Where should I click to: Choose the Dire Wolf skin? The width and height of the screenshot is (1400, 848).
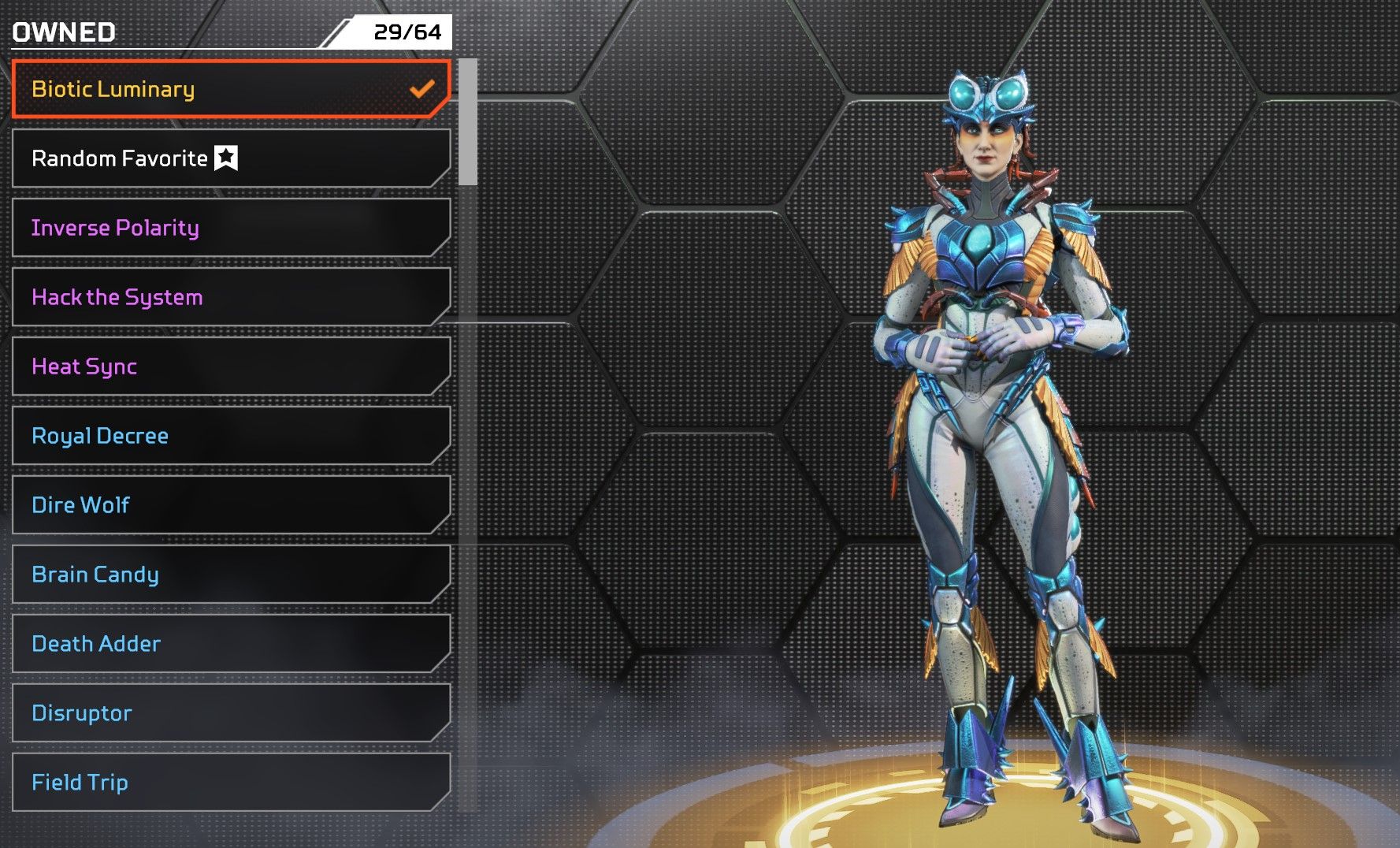(x=230, y=505)
